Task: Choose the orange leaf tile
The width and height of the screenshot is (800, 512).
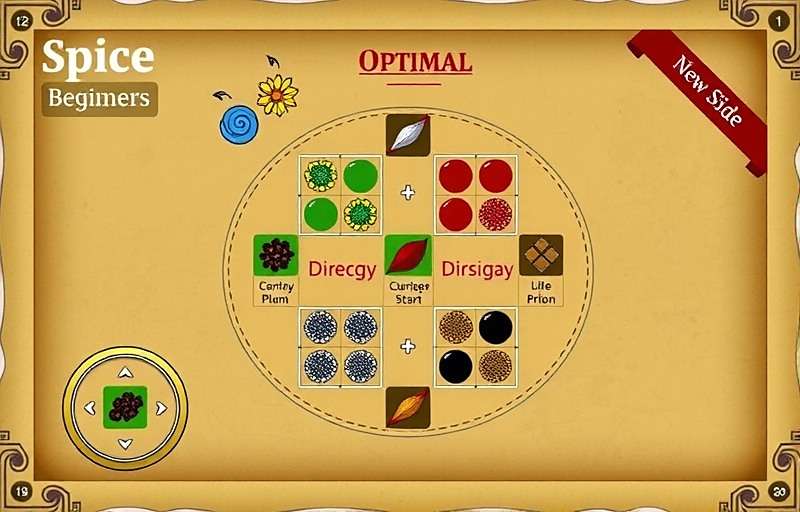Action: pos(408,408)
